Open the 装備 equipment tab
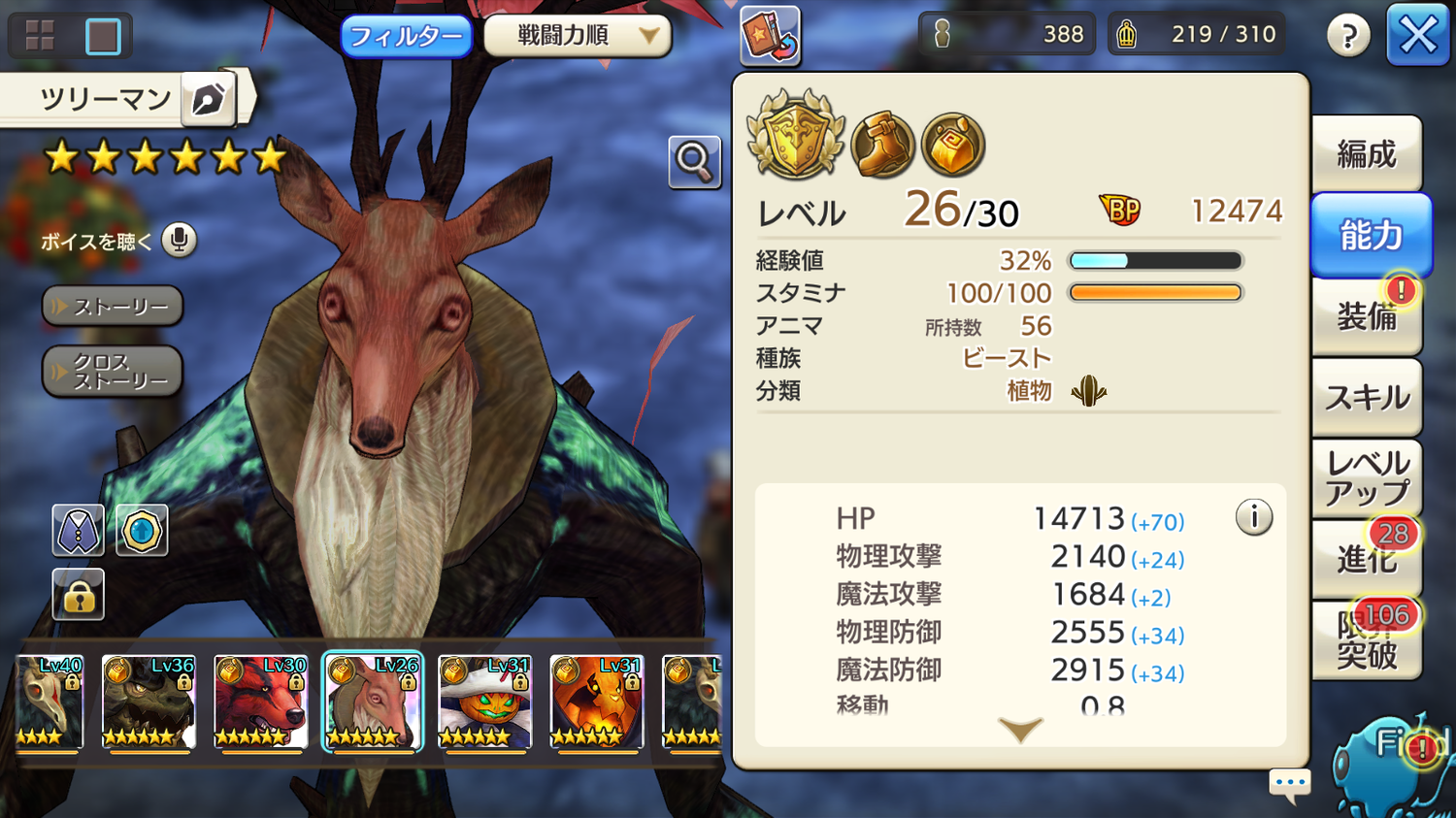1456x818 pixels. pyautogui.click(x=1367, y=315)
